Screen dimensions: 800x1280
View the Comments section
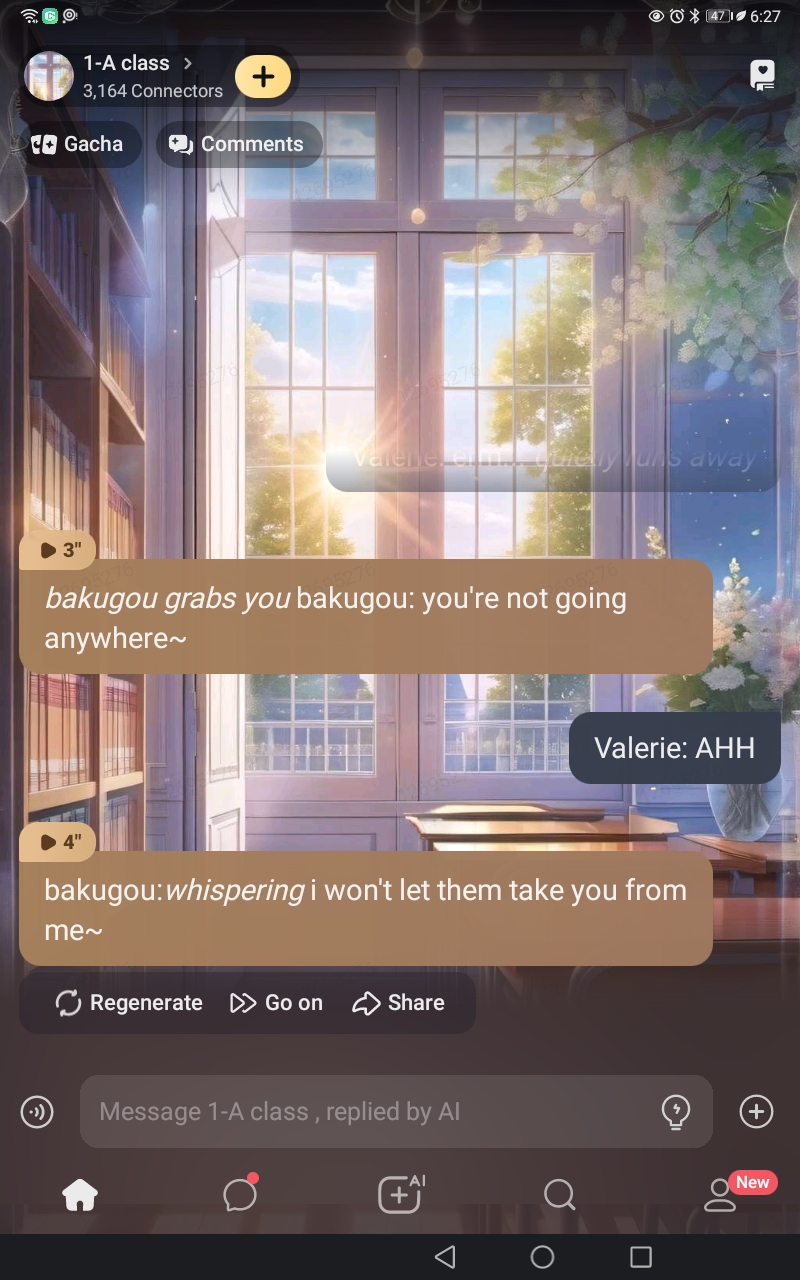point(238,144)
